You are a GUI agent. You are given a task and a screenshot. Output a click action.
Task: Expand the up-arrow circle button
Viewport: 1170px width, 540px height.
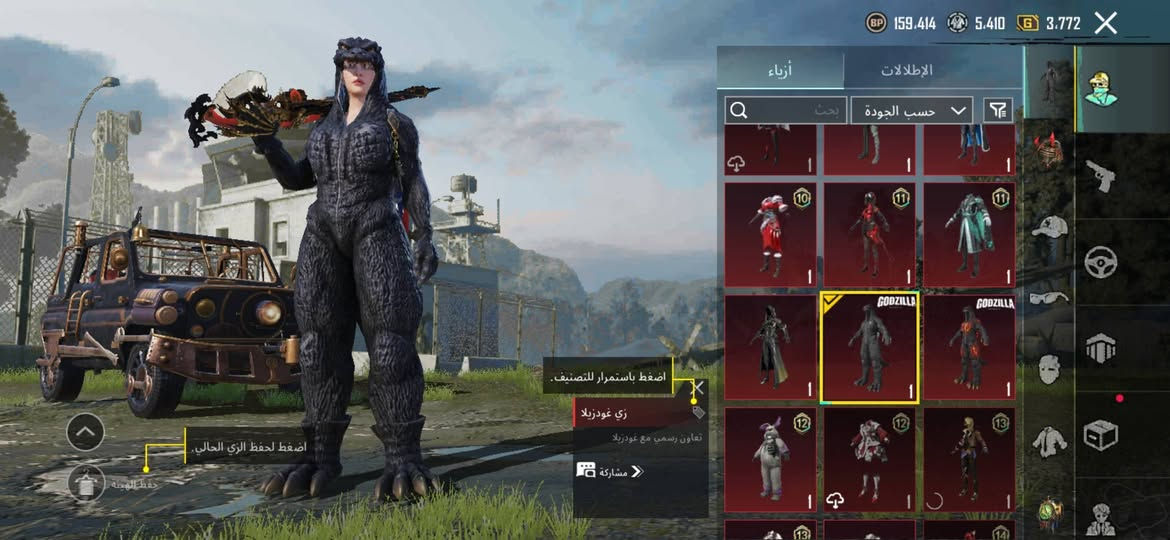[x=86, y=432]
